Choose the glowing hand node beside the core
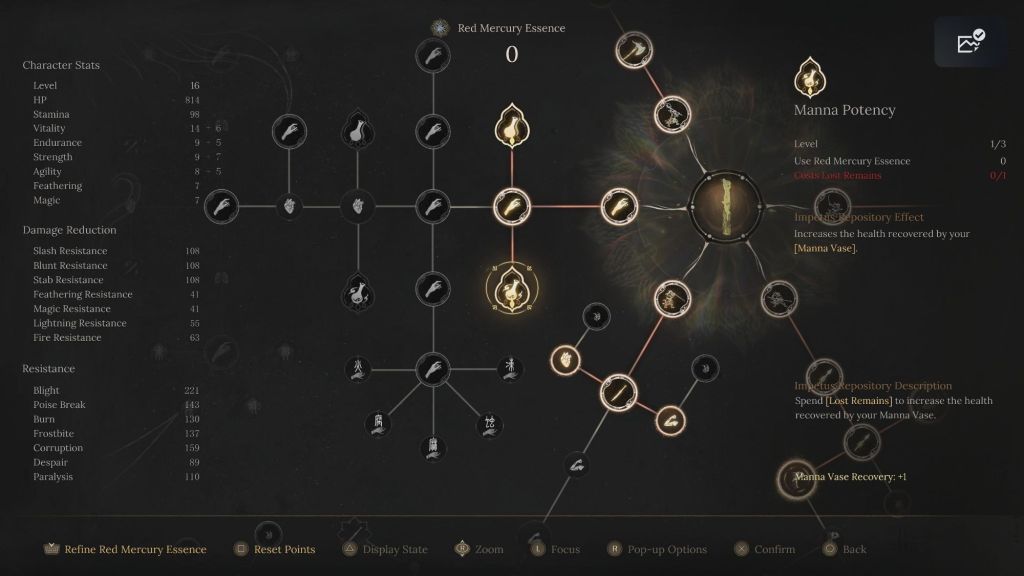Screen dimensions: 1024x576 (613, 207)
